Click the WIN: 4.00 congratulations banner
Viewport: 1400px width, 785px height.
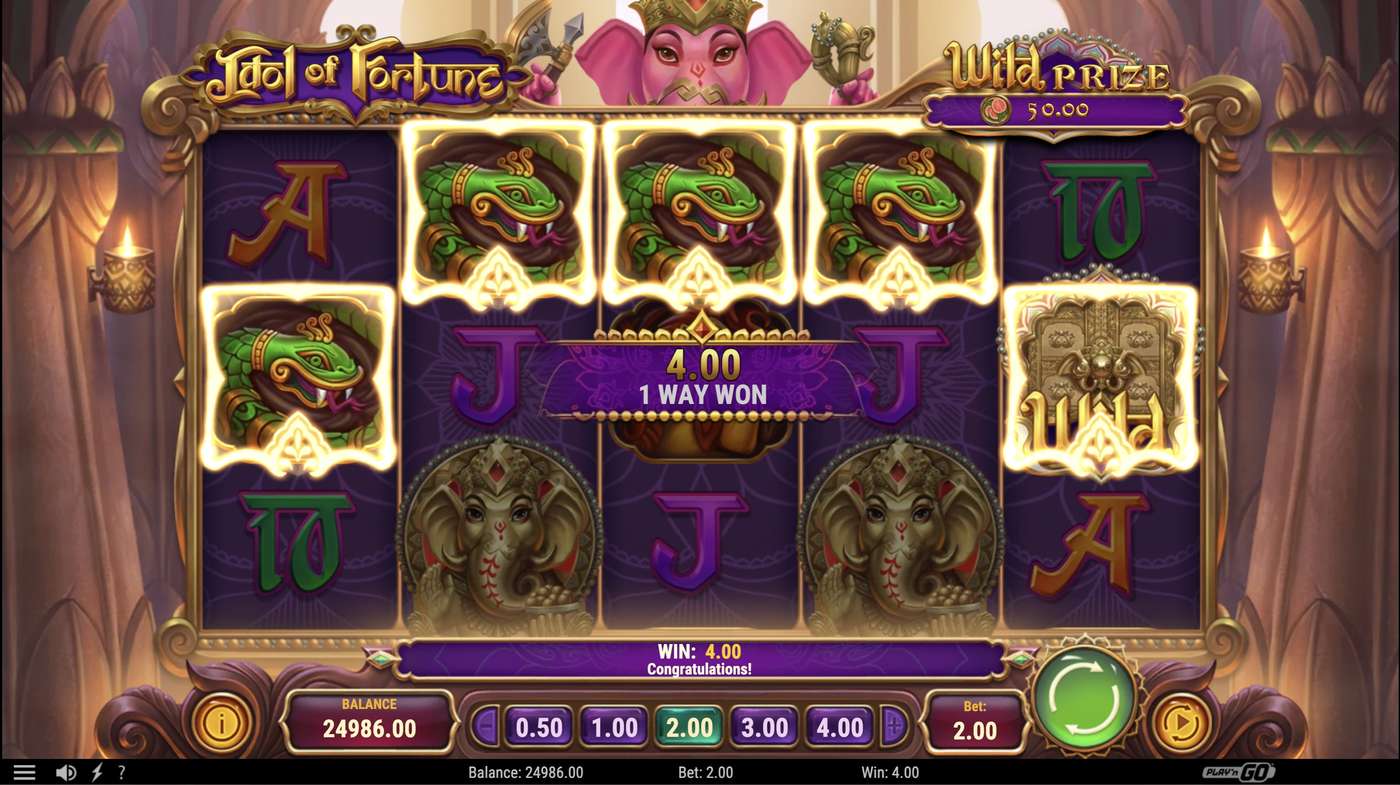coord(700,658)
